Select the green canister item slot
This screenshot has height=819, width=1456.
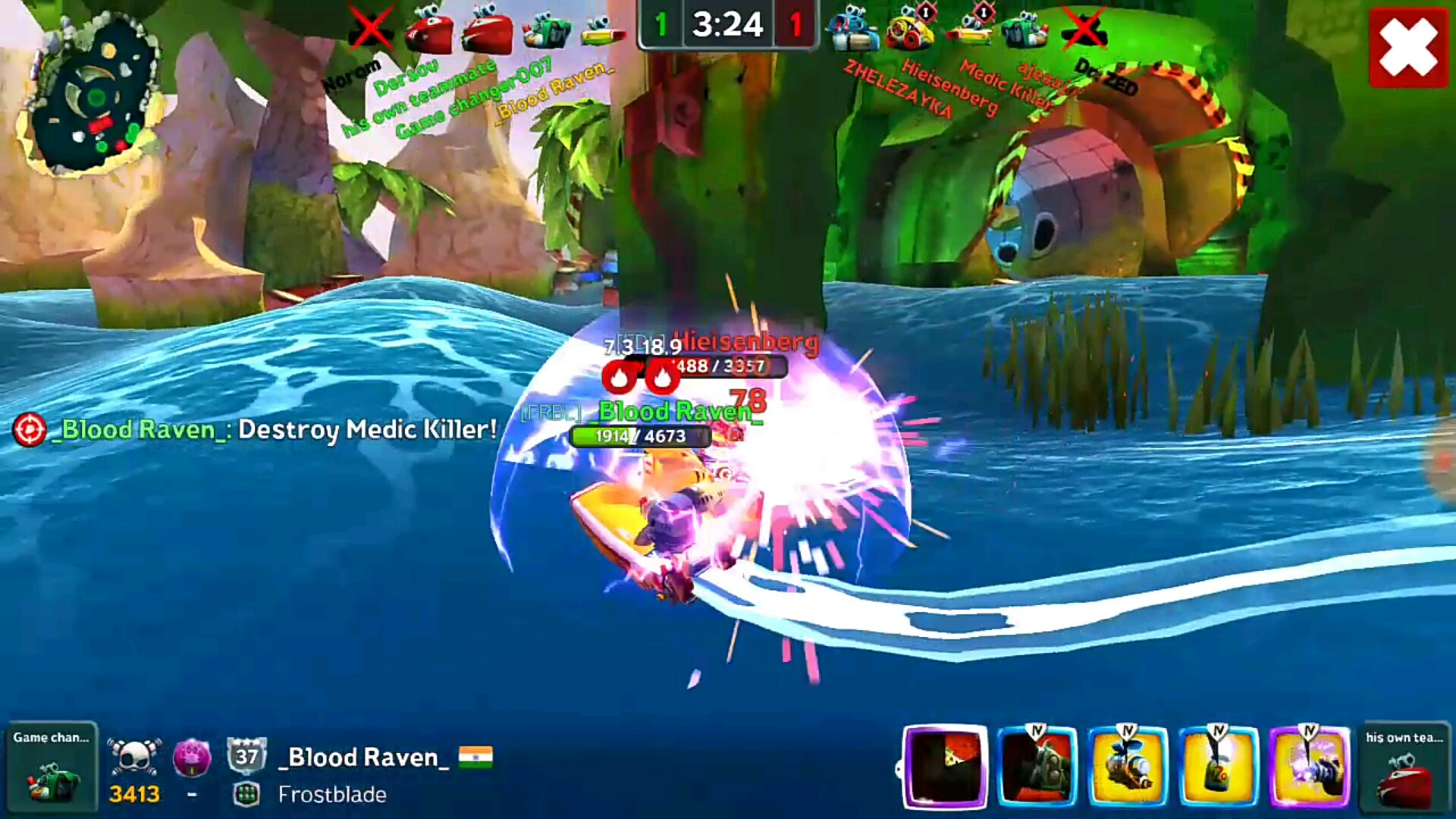pyautogui.click(x=1219, y=766)
